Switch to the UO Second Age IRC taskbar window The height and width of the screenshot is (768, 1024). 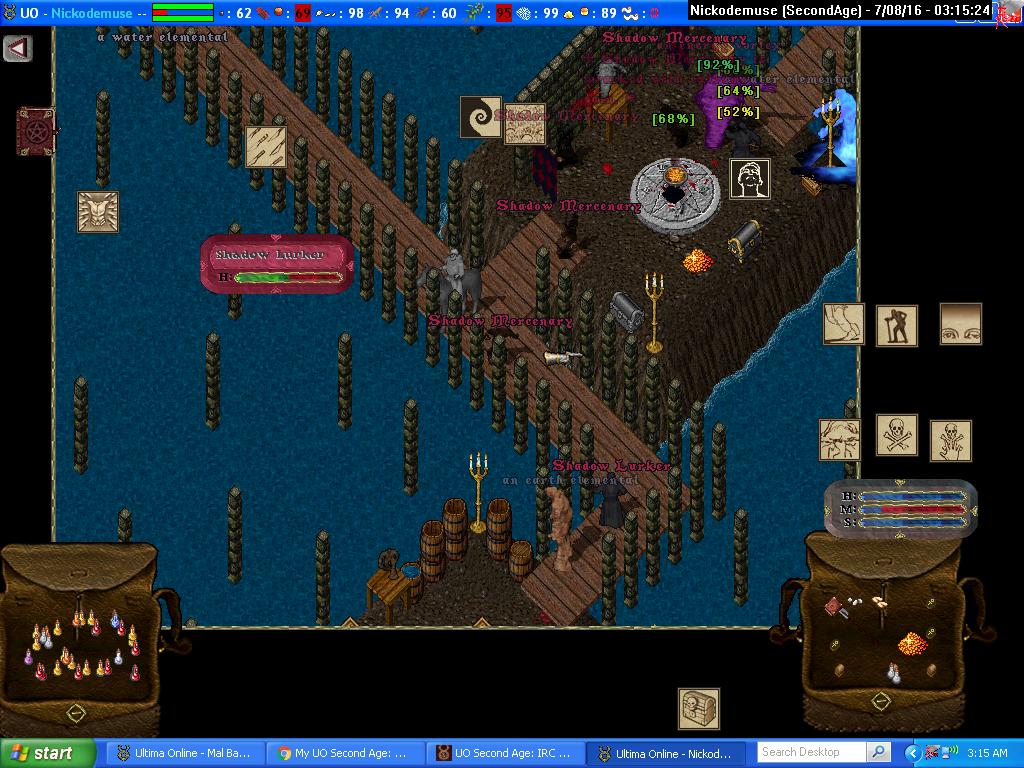pos(505,753)
